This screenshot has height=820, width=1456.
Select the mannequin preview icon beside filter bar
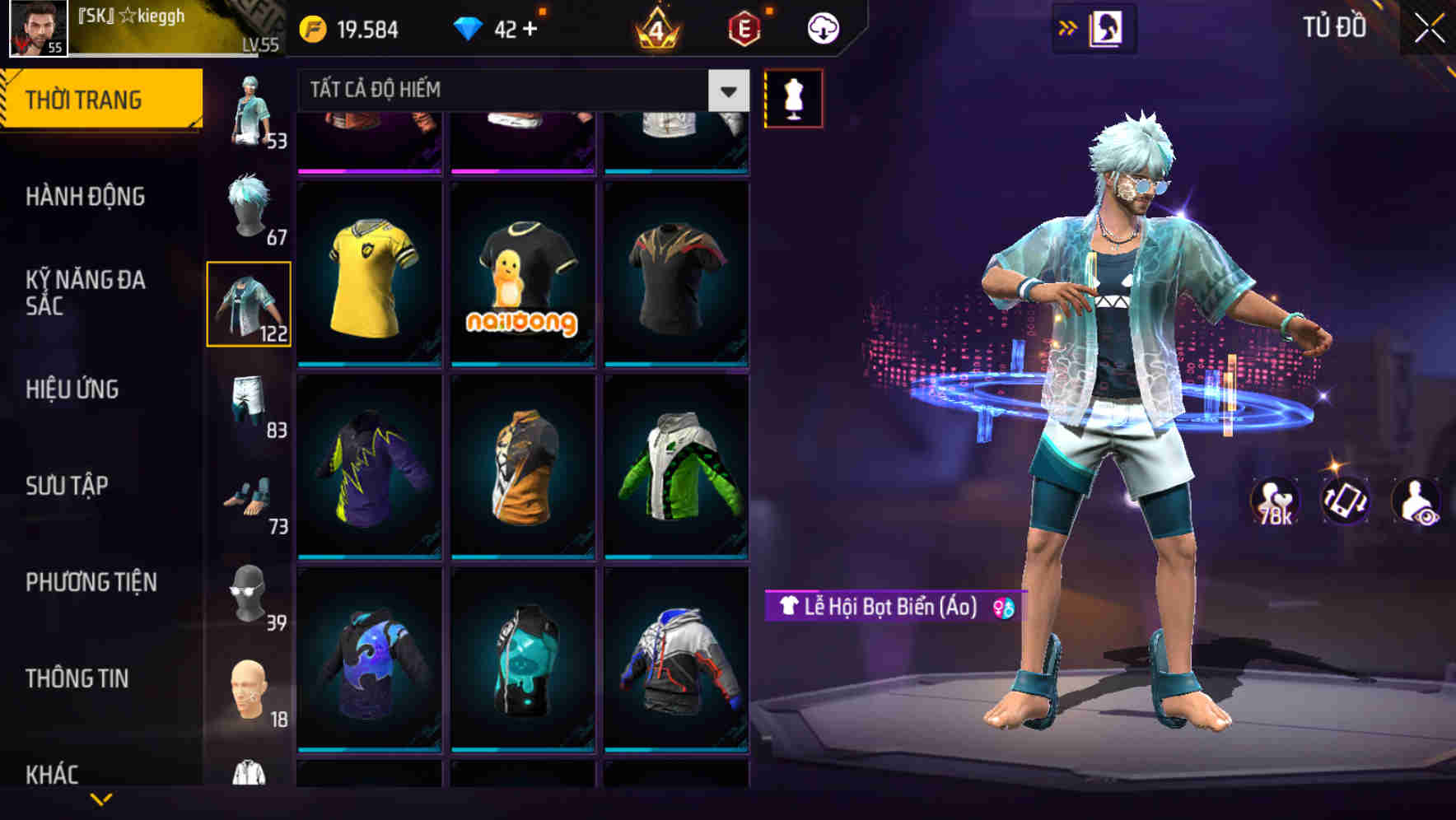(792, 97)
